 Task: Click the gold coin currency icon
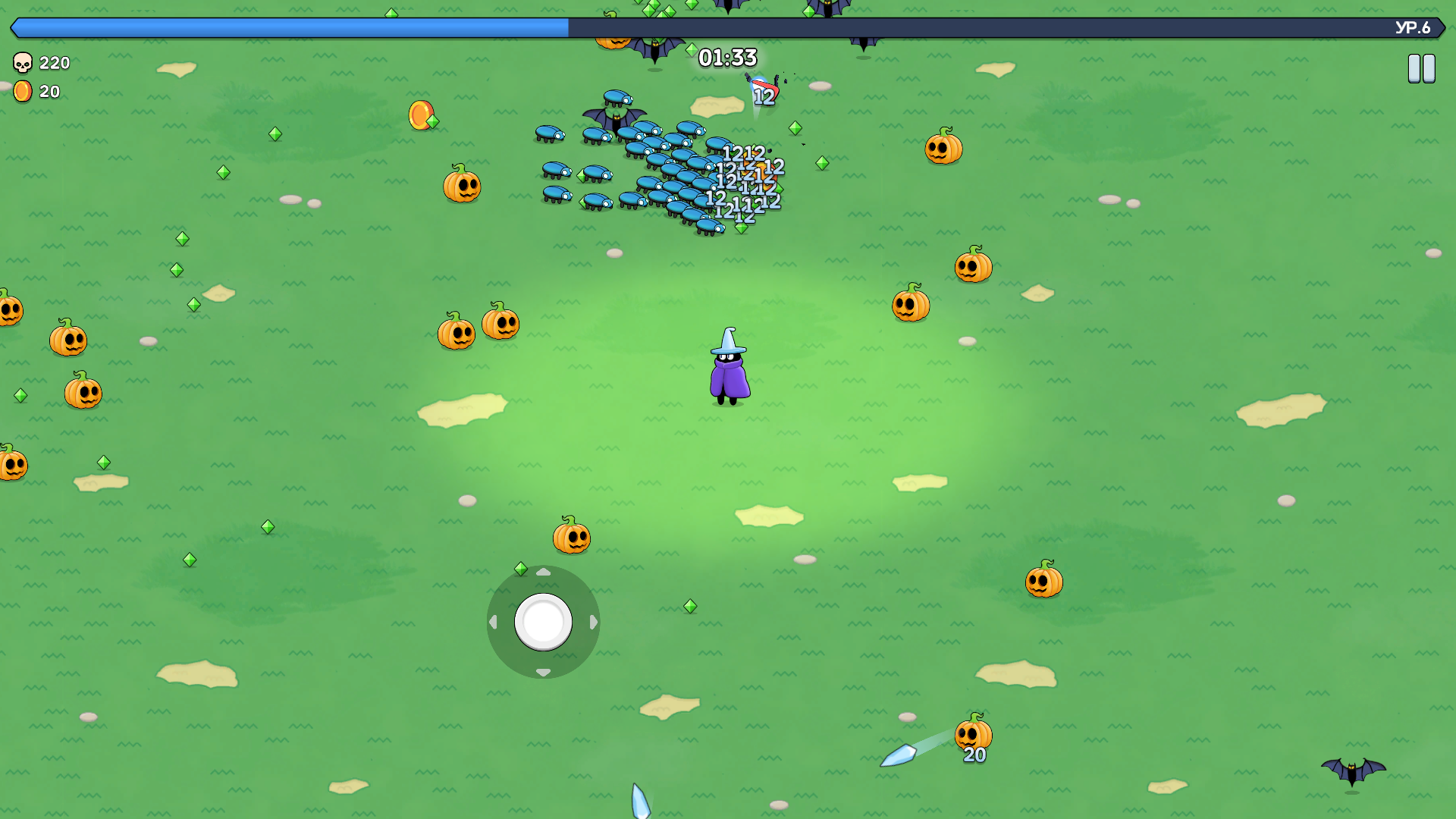(22, 92)
